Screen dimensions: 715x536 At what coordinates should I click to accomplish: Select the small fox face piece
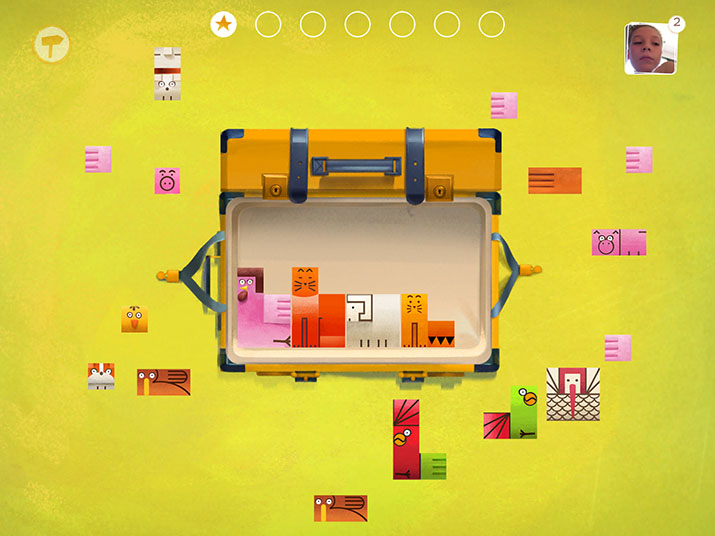(x=101, y=376)
